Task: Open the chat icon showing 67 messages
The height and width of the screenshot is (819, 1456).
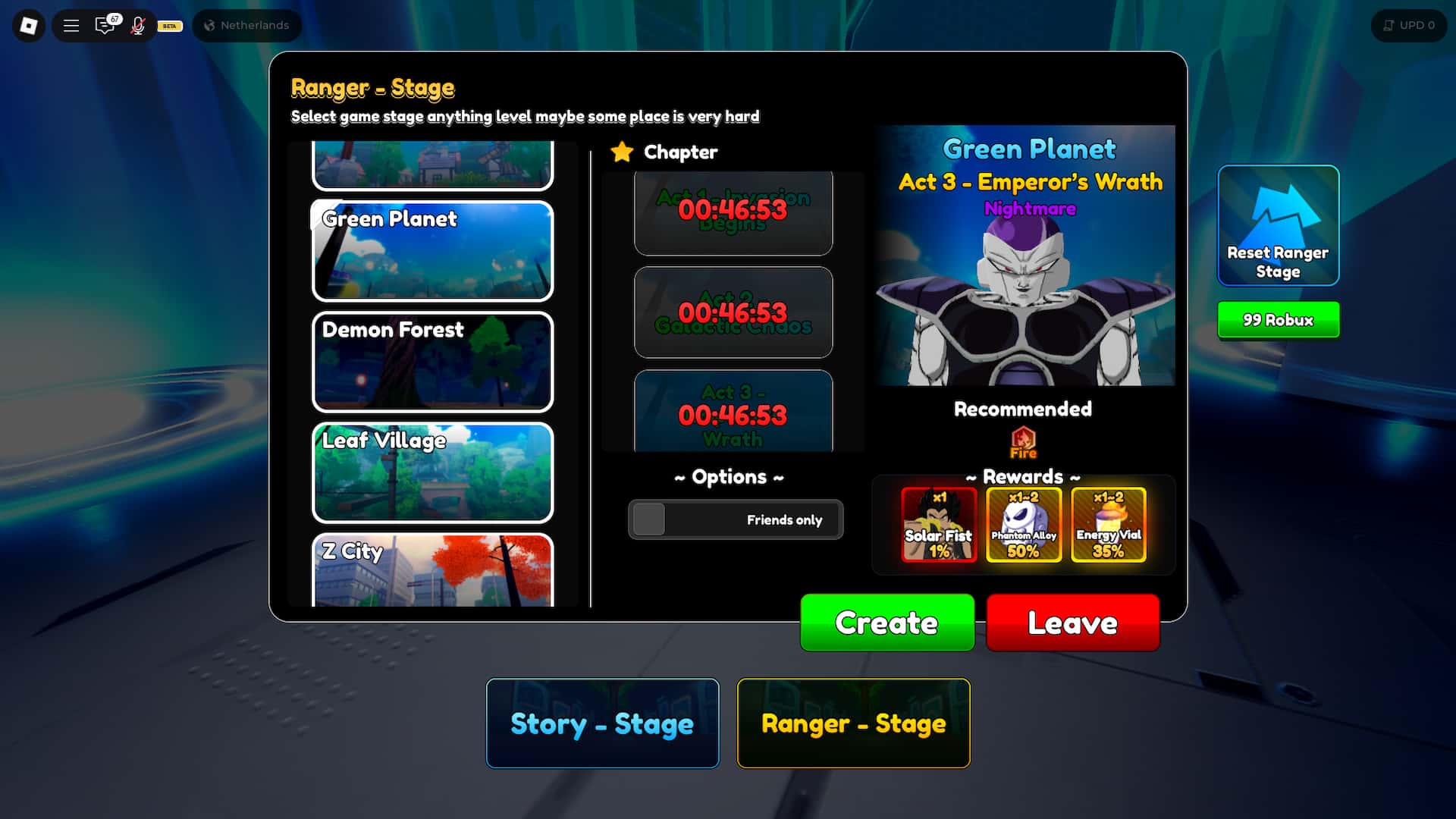Action: (x=105, y=25)
